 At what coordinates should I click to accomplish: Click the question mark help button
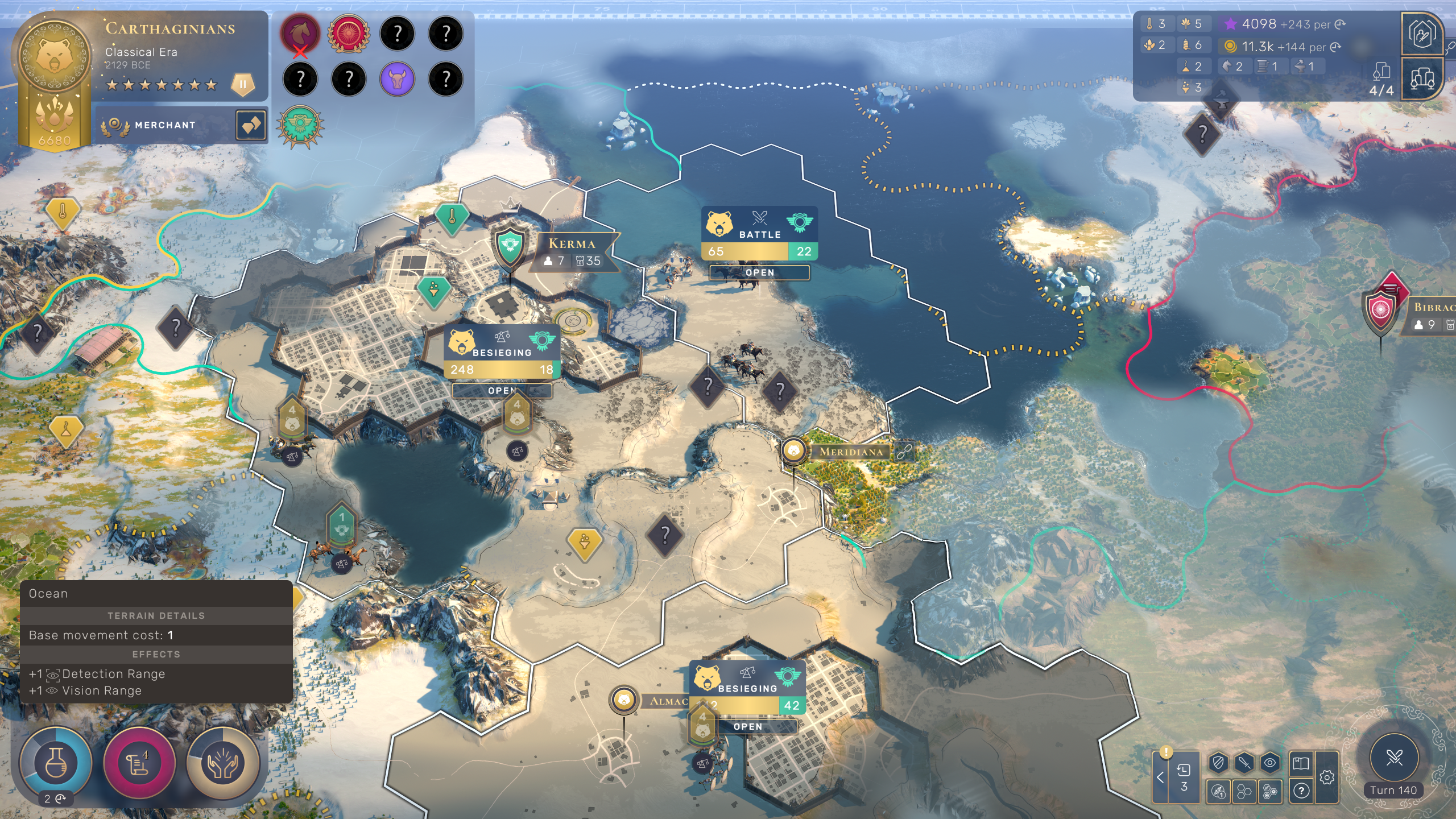pos(1301,791)
